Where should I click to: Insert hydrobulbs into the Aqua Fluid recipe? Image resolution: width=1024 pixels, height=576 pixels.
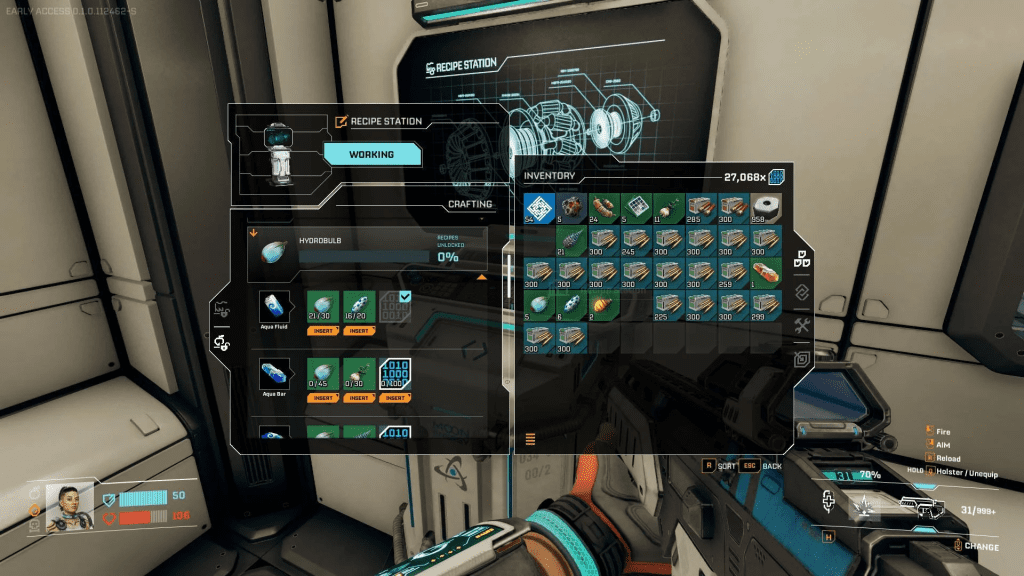tap(326, 330)
